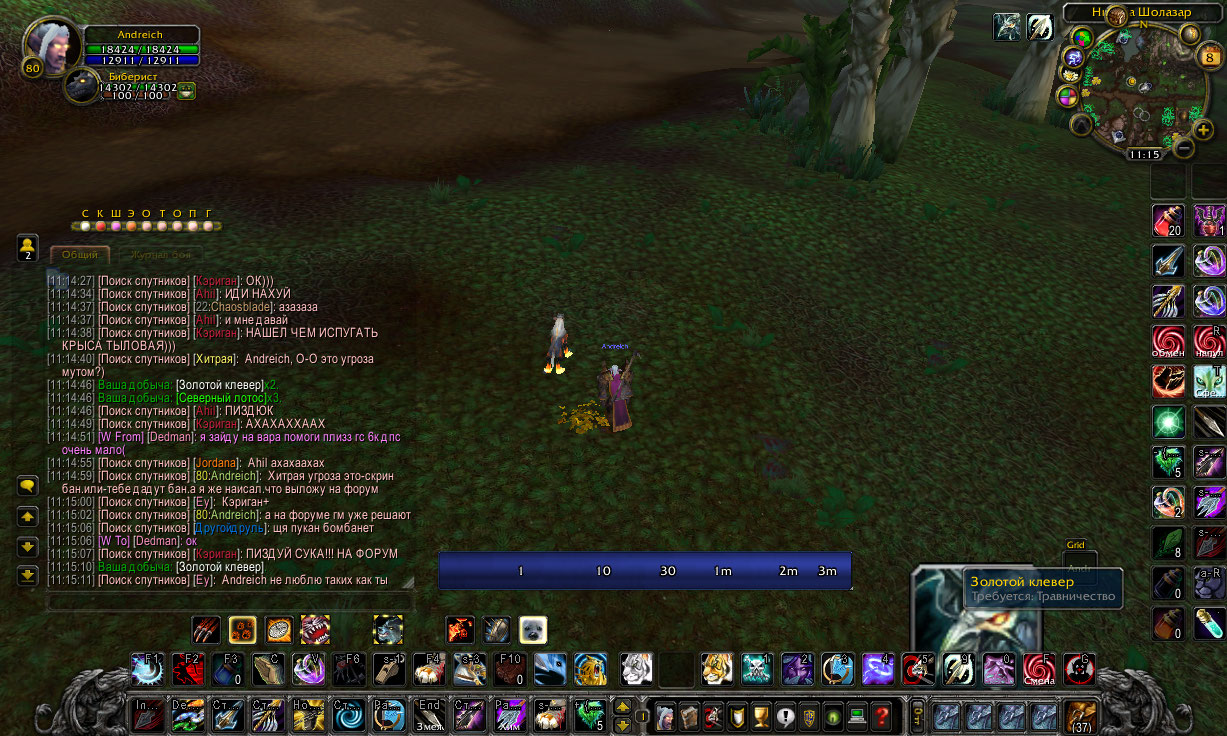Open the friends list button above chat

click(28, 247)
